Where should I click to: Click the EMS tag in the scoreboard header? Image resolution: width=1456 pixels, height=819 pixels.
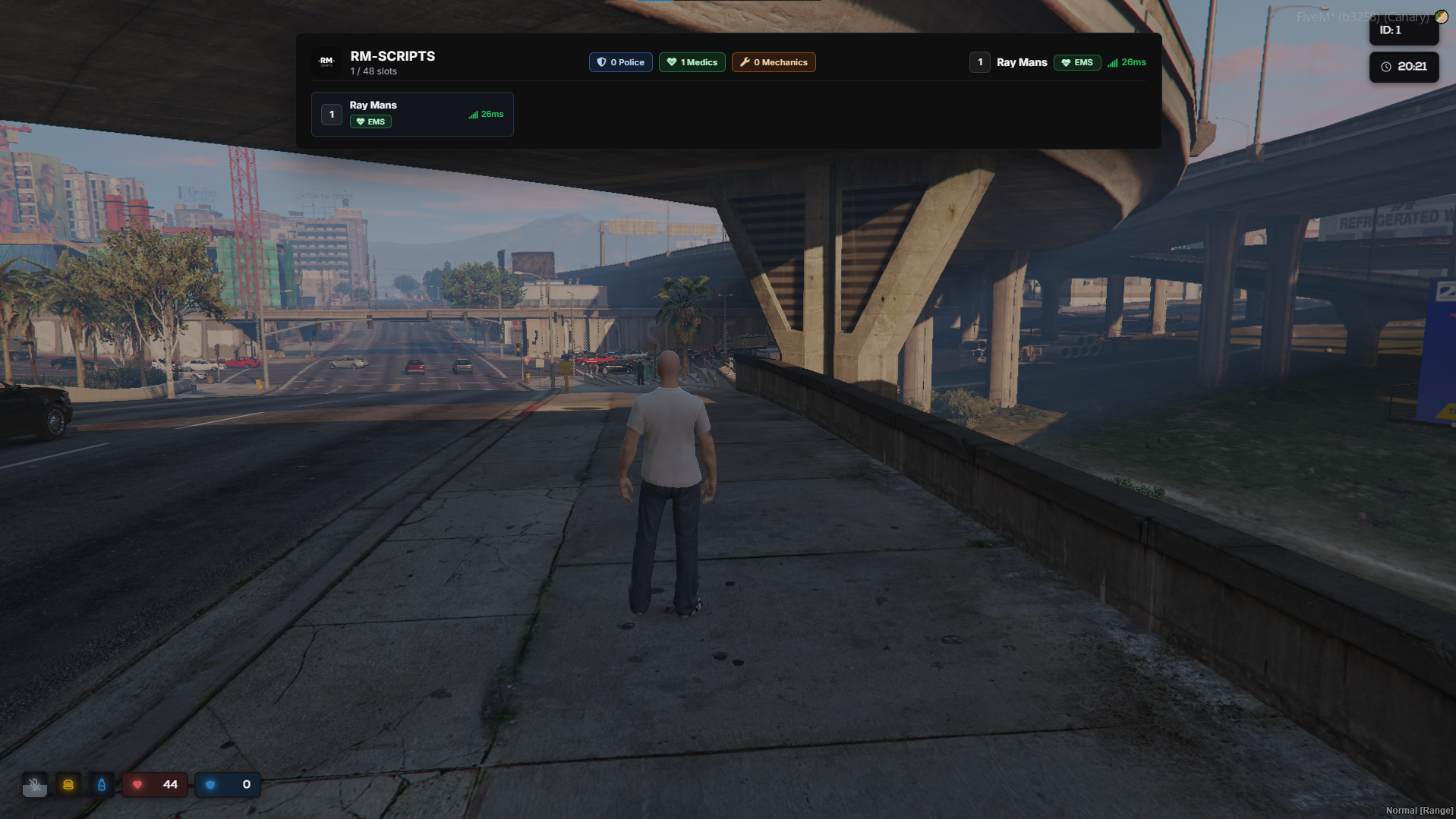coord(1076,62)
